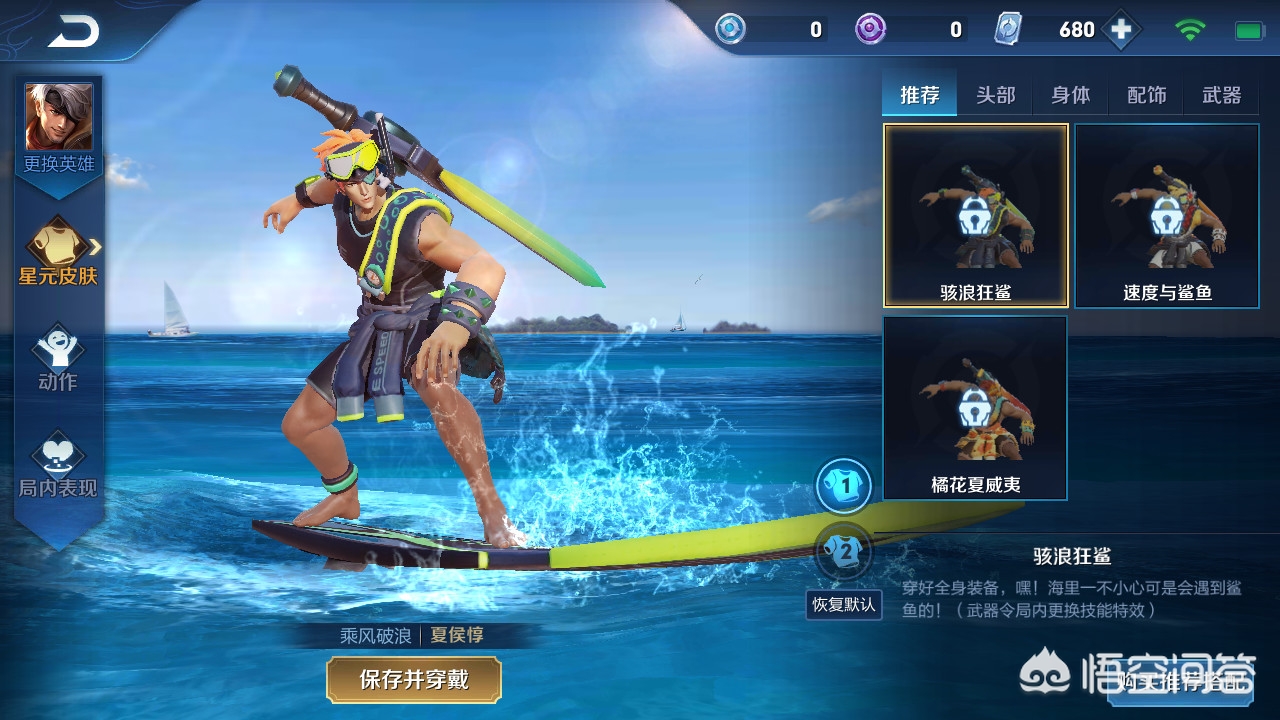The image size is (1280, 720).
Task: Switch to the 头部 tab
Action: [995, 95]
